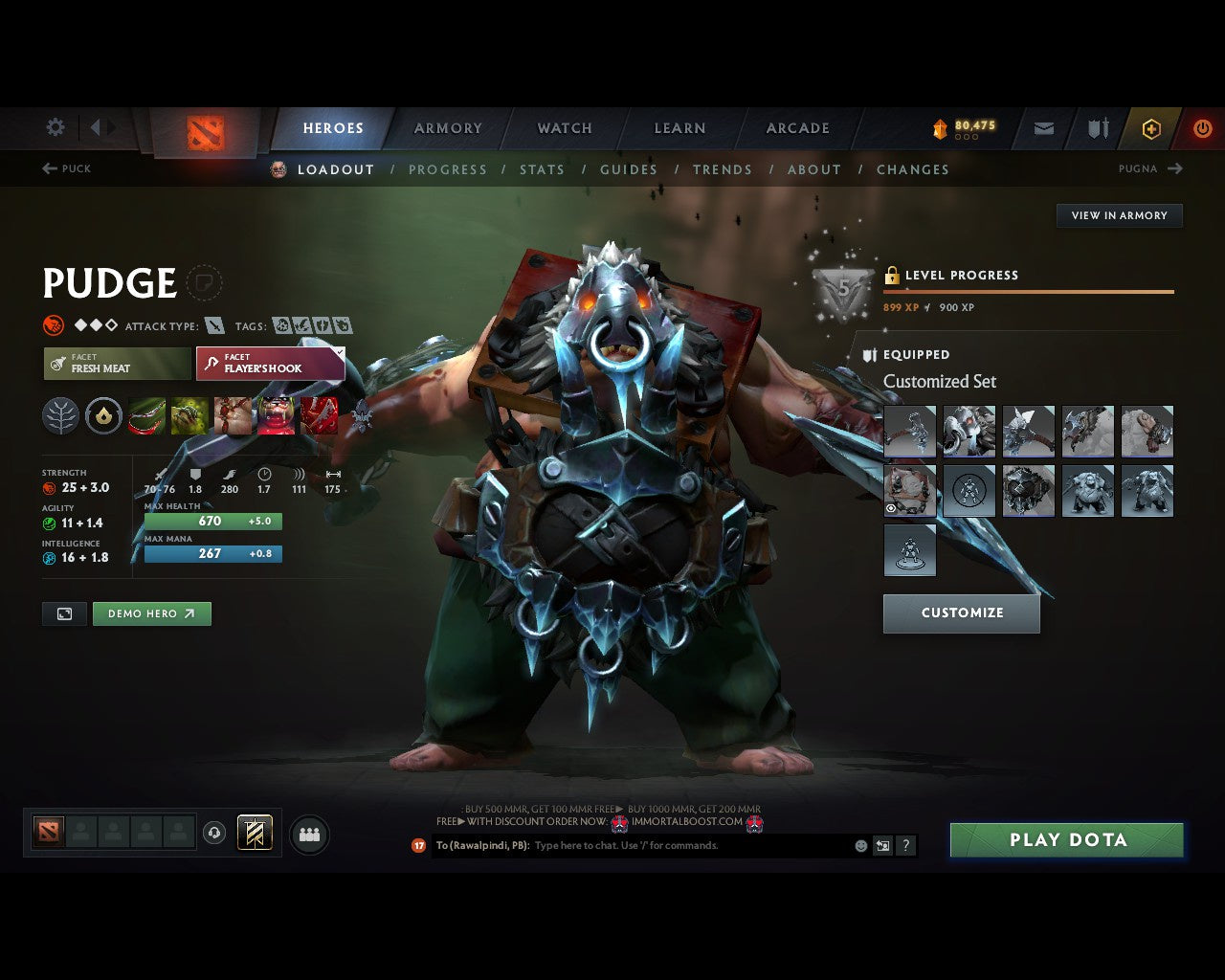Click the Level Progress XP bar
Screen dimensions: 1225x980
pos(1029,291)
